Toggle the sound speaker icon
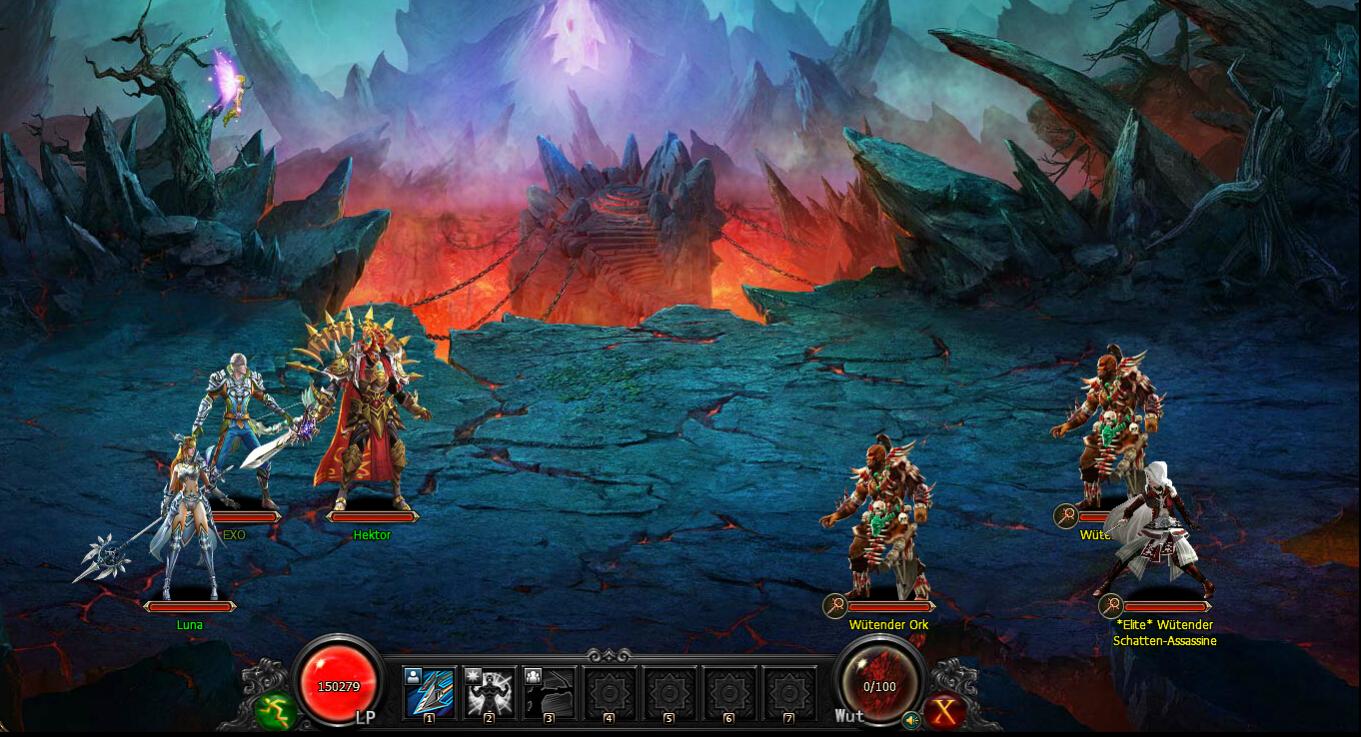The width and height of the screenshot is (1361, 737). (910, 719)
